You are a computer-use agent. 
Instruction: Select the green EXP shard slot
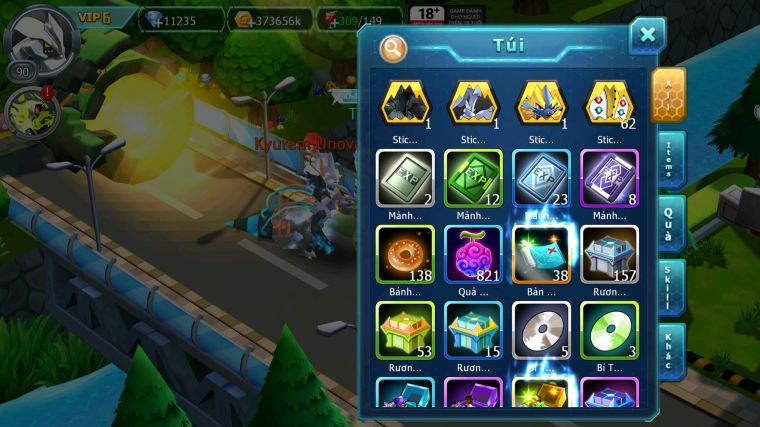pyautogui.click(x=473, y=177)
